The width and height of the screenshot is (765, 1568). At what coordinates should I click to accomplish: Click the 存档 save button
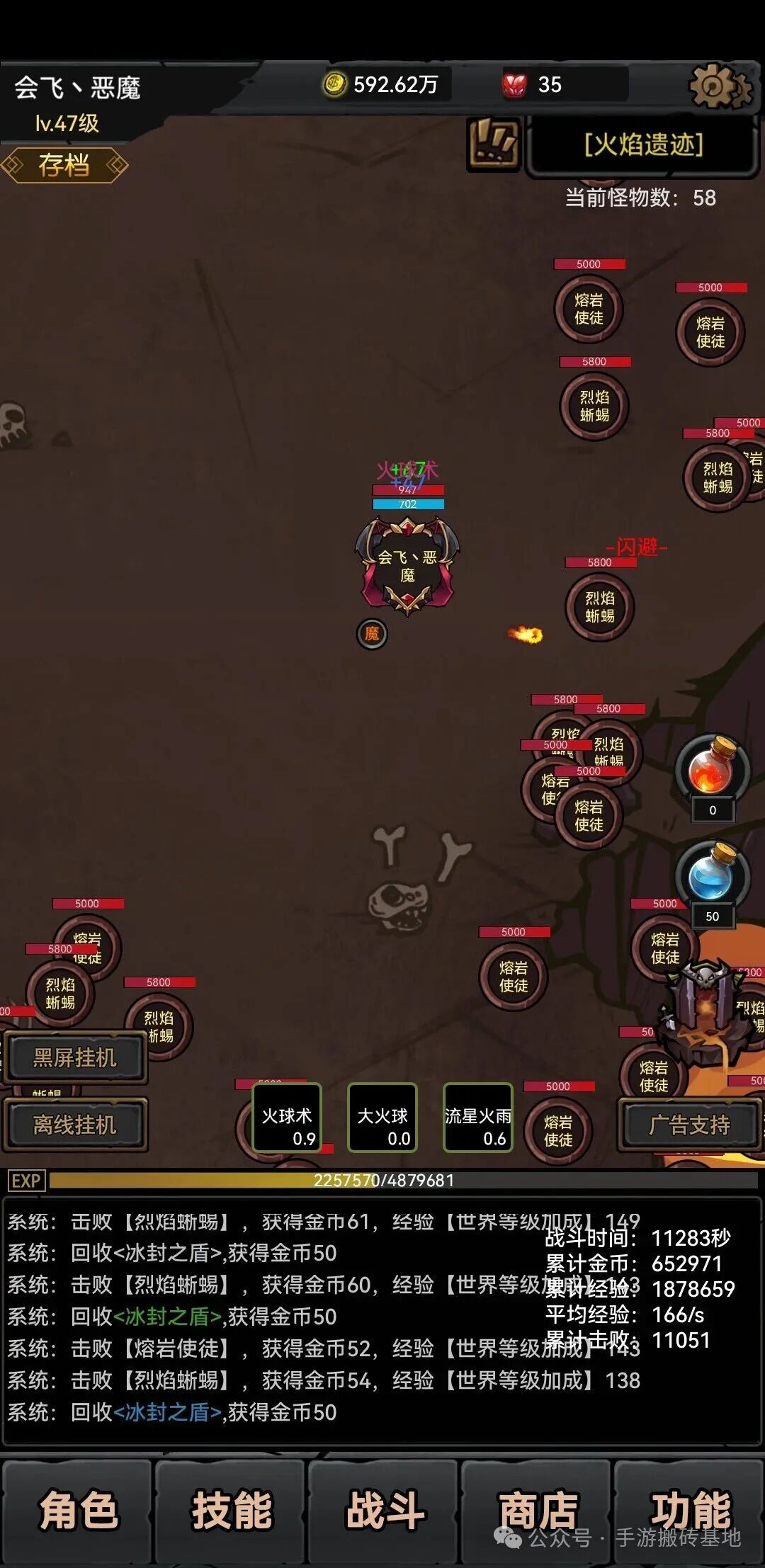pos(64,166)
